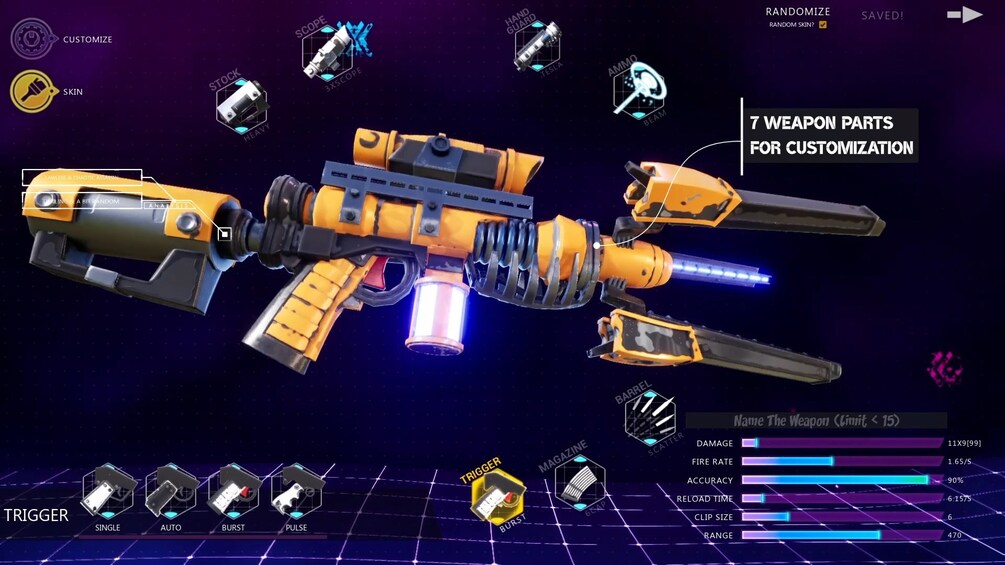Toggle the Random Skin checkbox

click(823, 24)
